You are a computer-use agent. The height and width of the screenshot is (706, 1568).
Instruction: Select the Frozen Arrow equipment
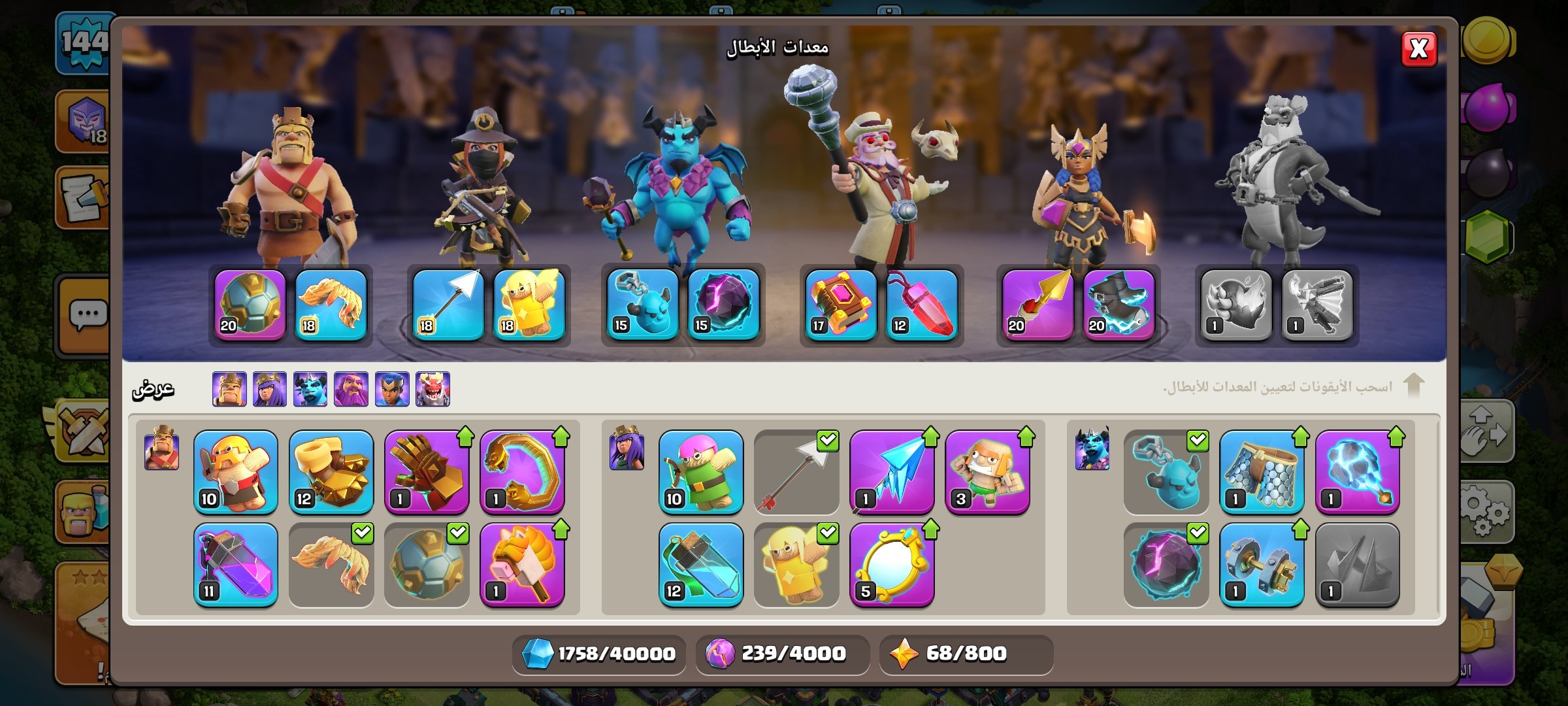click(x=892, y=472)
